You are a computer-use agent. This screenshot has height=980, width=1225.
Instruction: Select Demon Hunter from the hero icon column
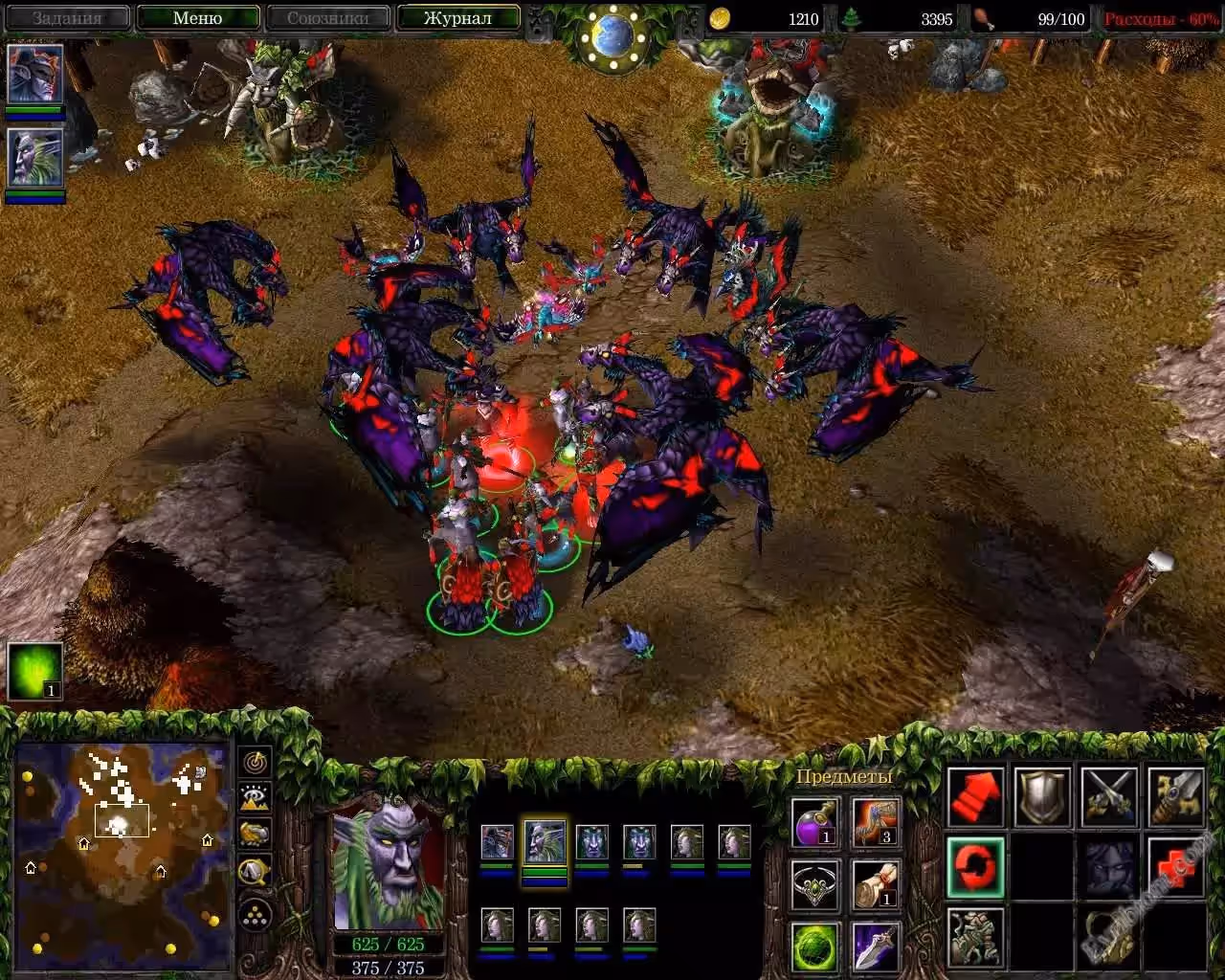[35, 75]
